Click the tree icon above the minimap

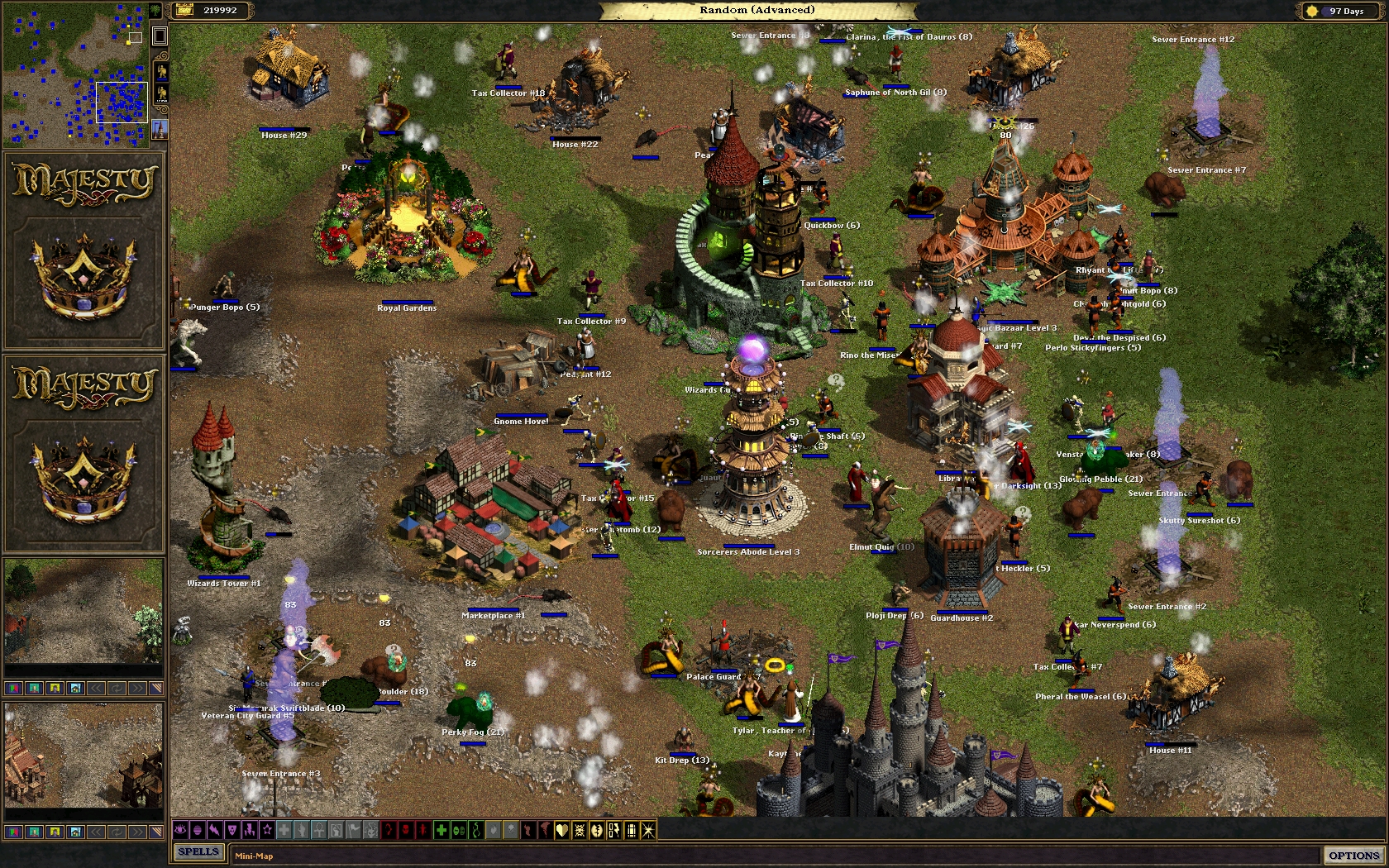click(155, 11)
